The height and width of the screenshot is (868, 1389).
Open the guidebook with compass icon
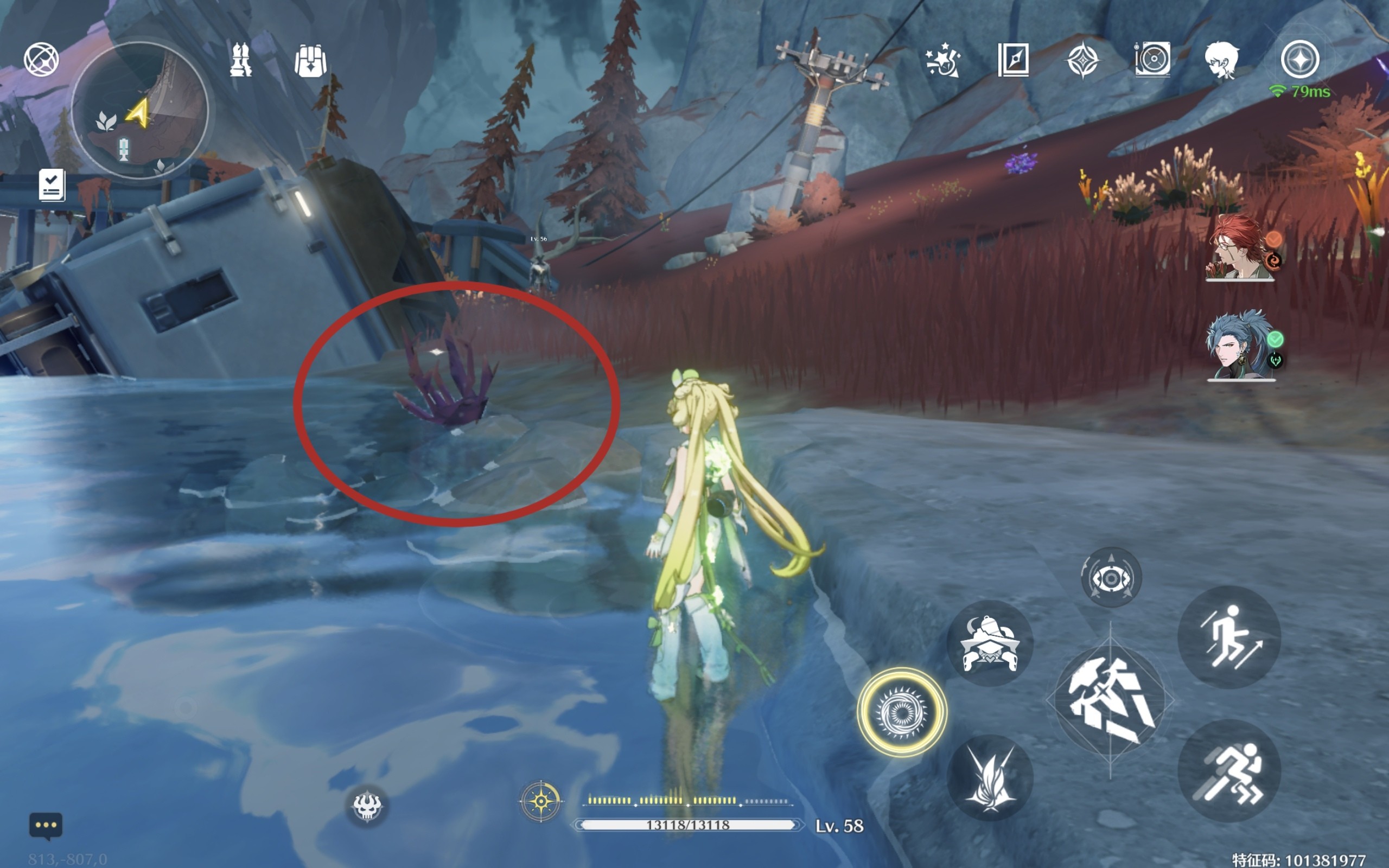tap(1013, 60)
